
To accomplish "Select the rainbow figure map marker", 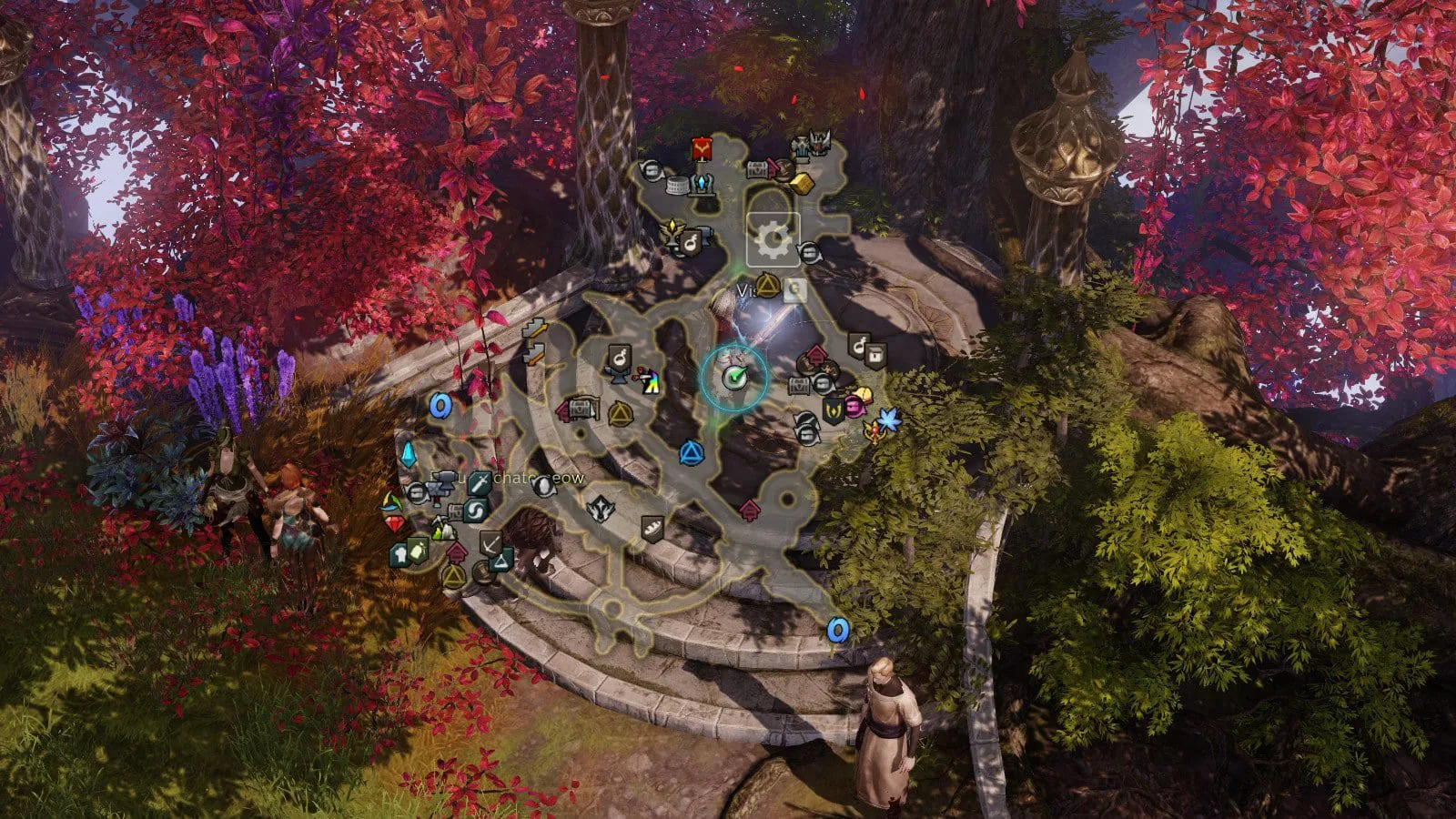I will 650,383.
